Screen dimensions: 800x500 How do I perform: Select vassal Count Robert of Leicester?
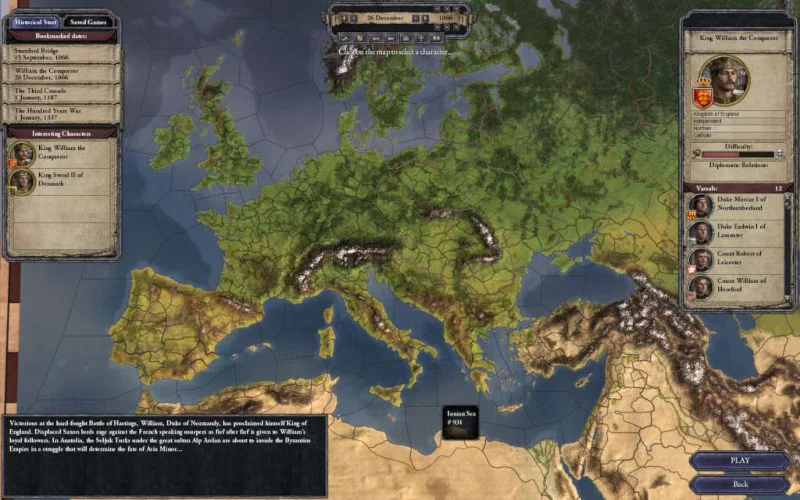(x=735, y=260)
